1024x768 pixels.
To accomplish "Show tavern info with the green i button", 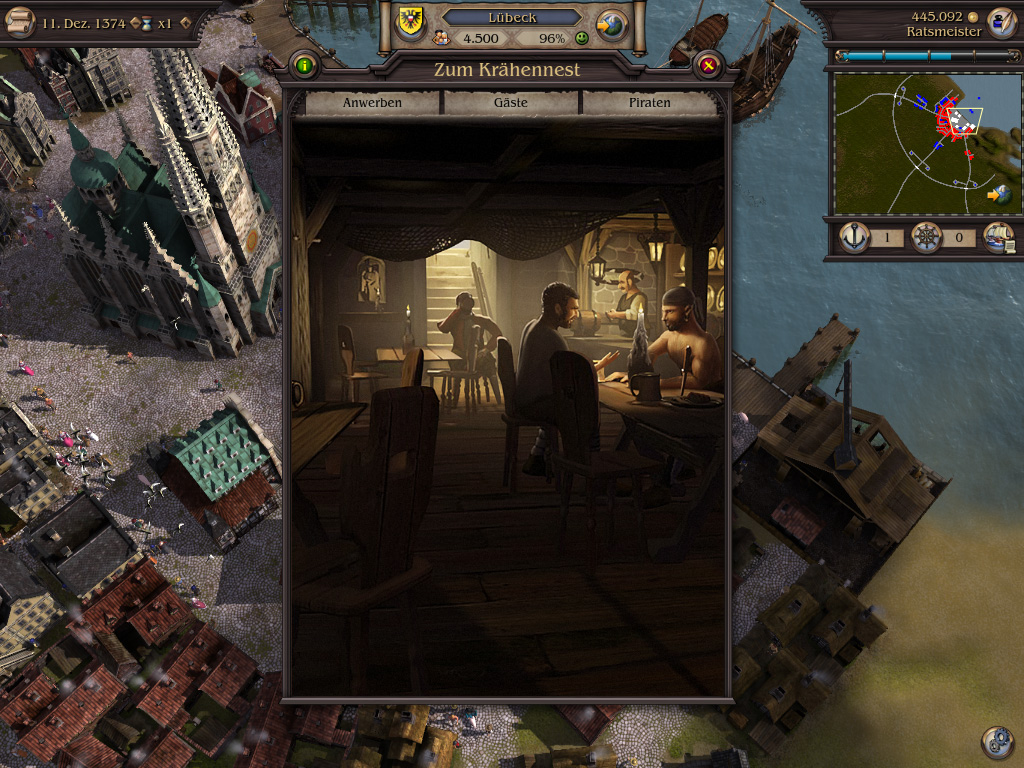I will point(304,67).
